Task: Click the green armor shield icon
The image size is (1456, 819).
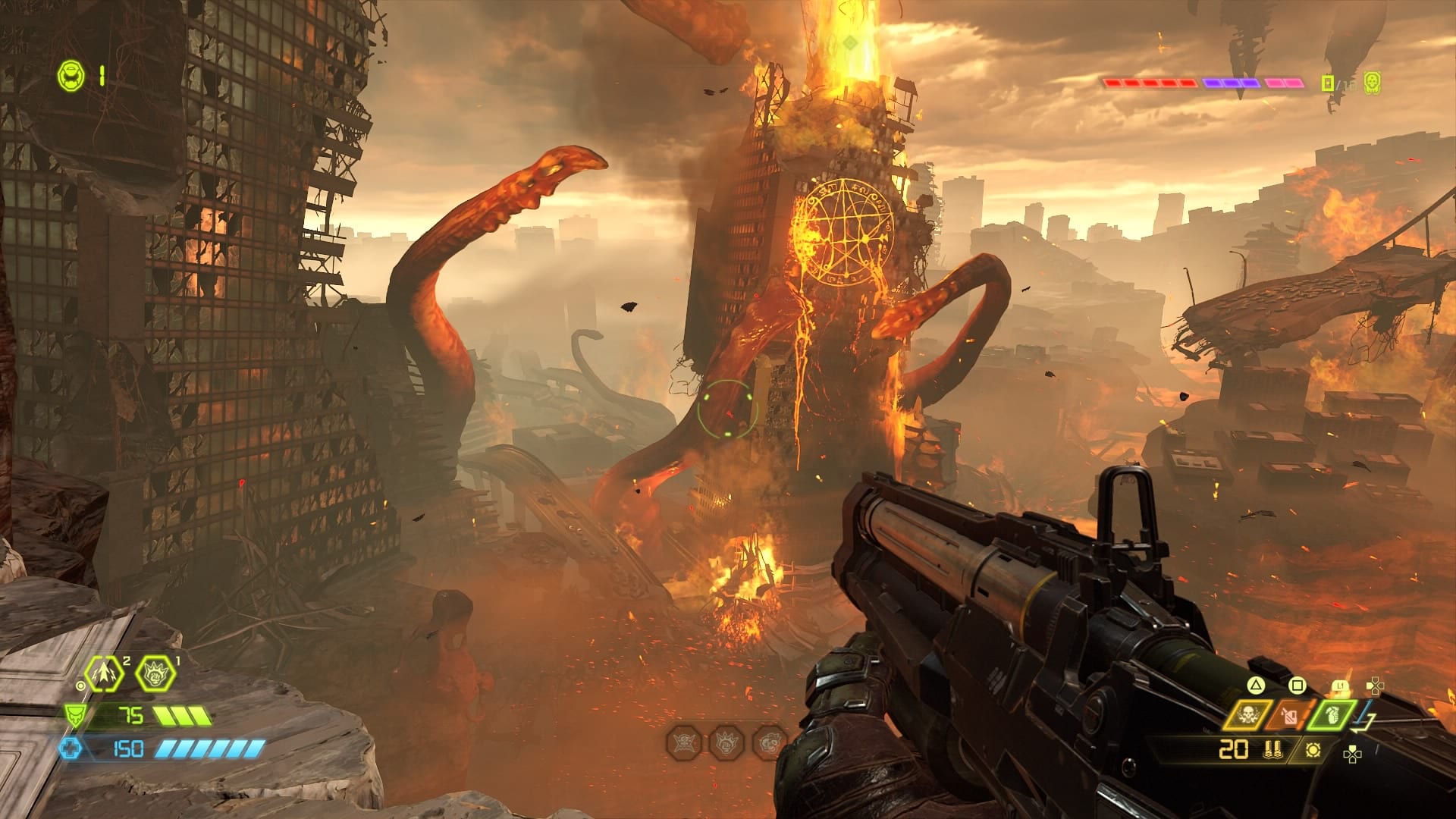Action: 74,715
